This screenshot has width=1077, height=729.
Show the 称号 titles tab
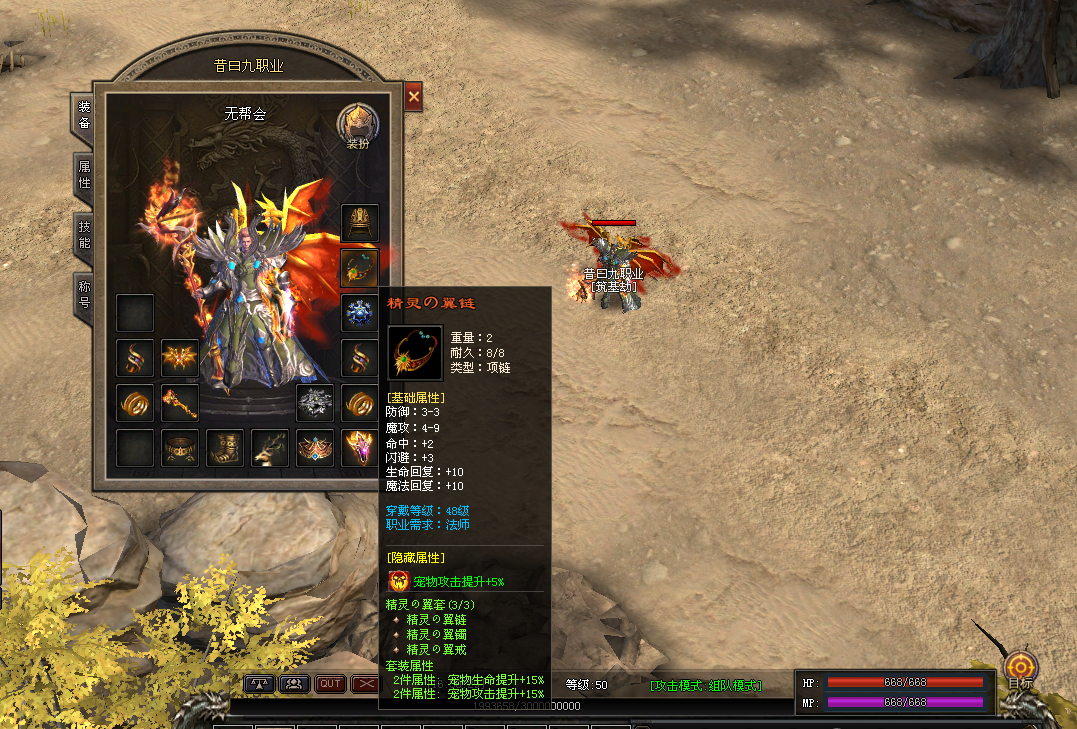[85, 293]
